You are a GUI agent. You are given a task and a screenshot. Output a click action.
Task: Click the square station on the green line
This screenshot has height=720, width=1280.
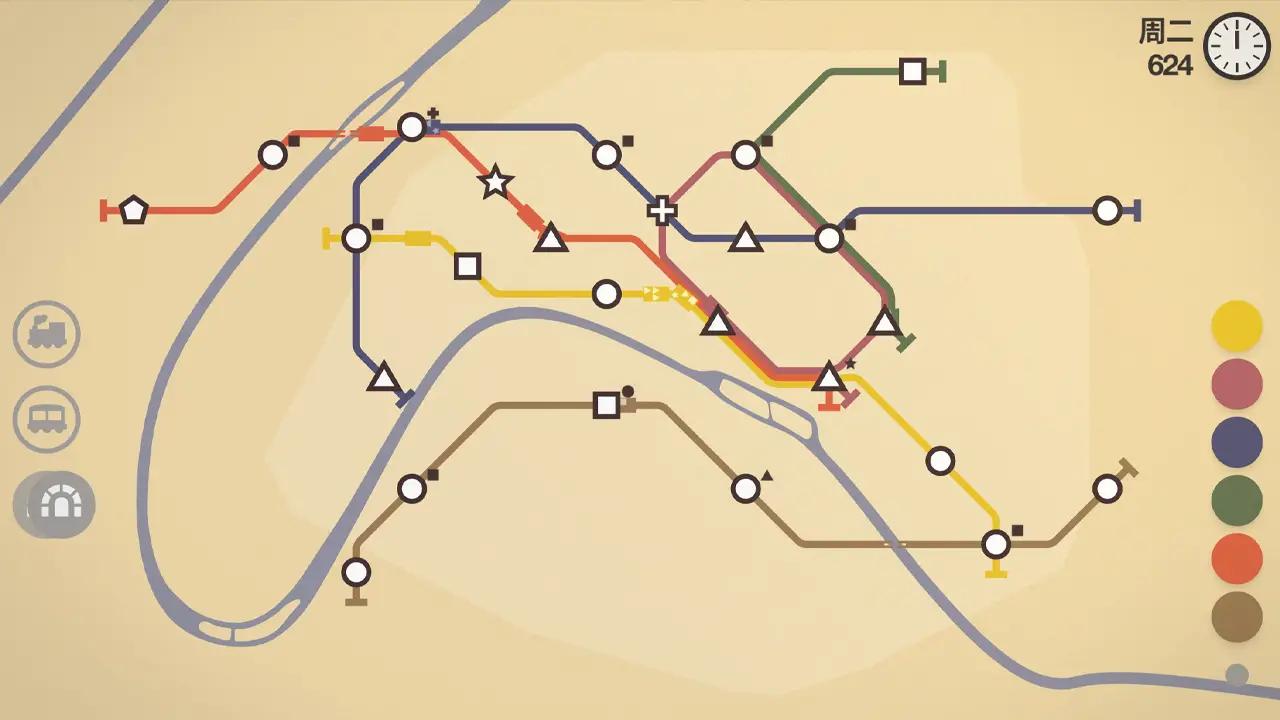(911, 70)
